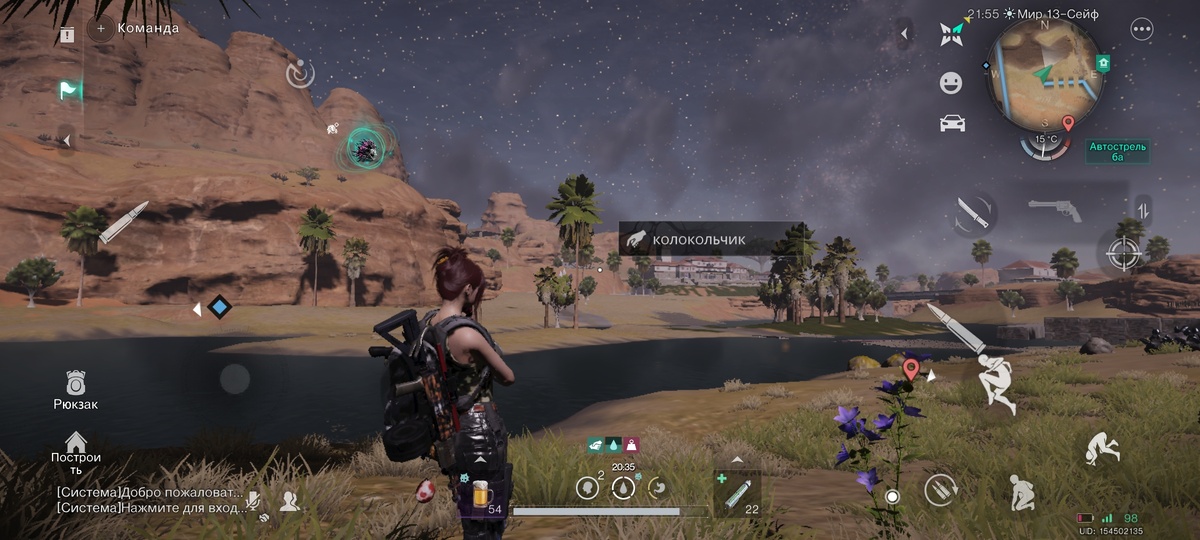The height and width of the screenshot is (540, 1200).
Task: Open the Рюкзак backpack
Action: 76,389
